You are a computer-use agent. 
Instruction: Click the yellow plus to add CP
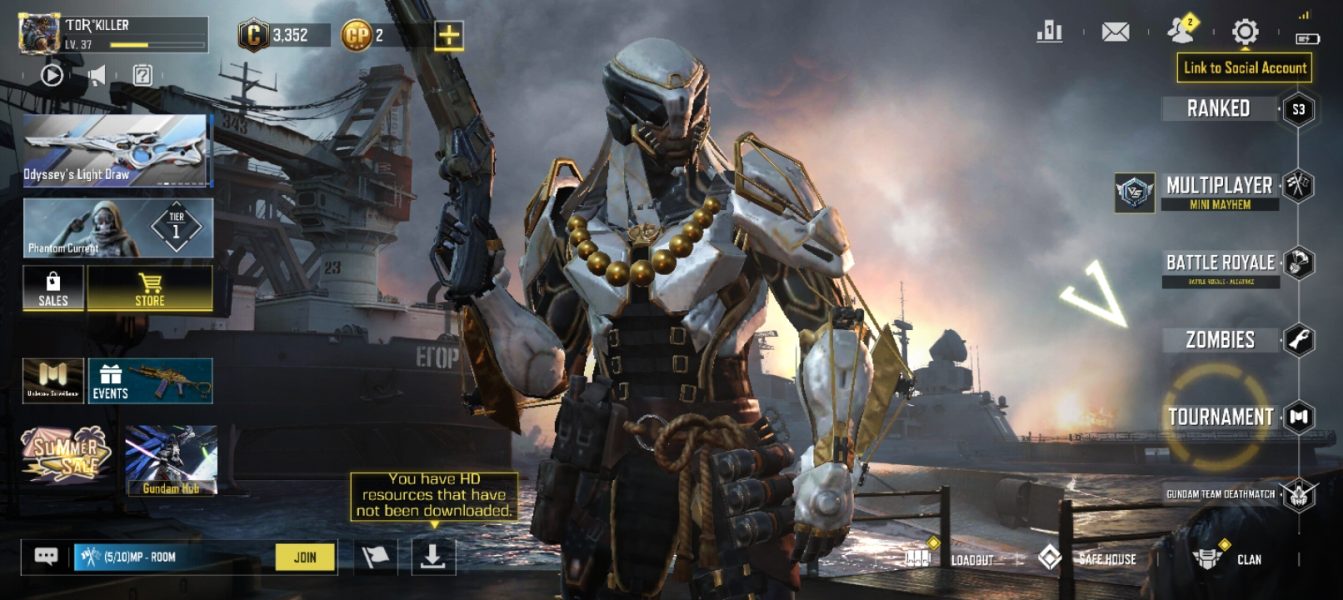click(x=449, y=36)
